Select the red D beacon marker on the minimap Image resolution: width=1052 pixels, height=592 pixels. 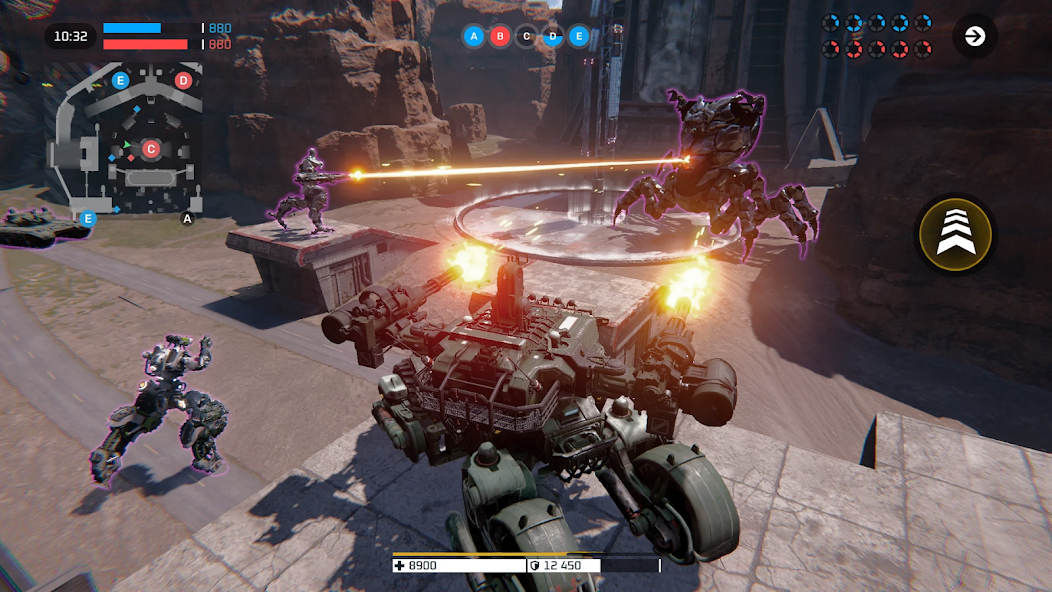[x=183, y=80]
